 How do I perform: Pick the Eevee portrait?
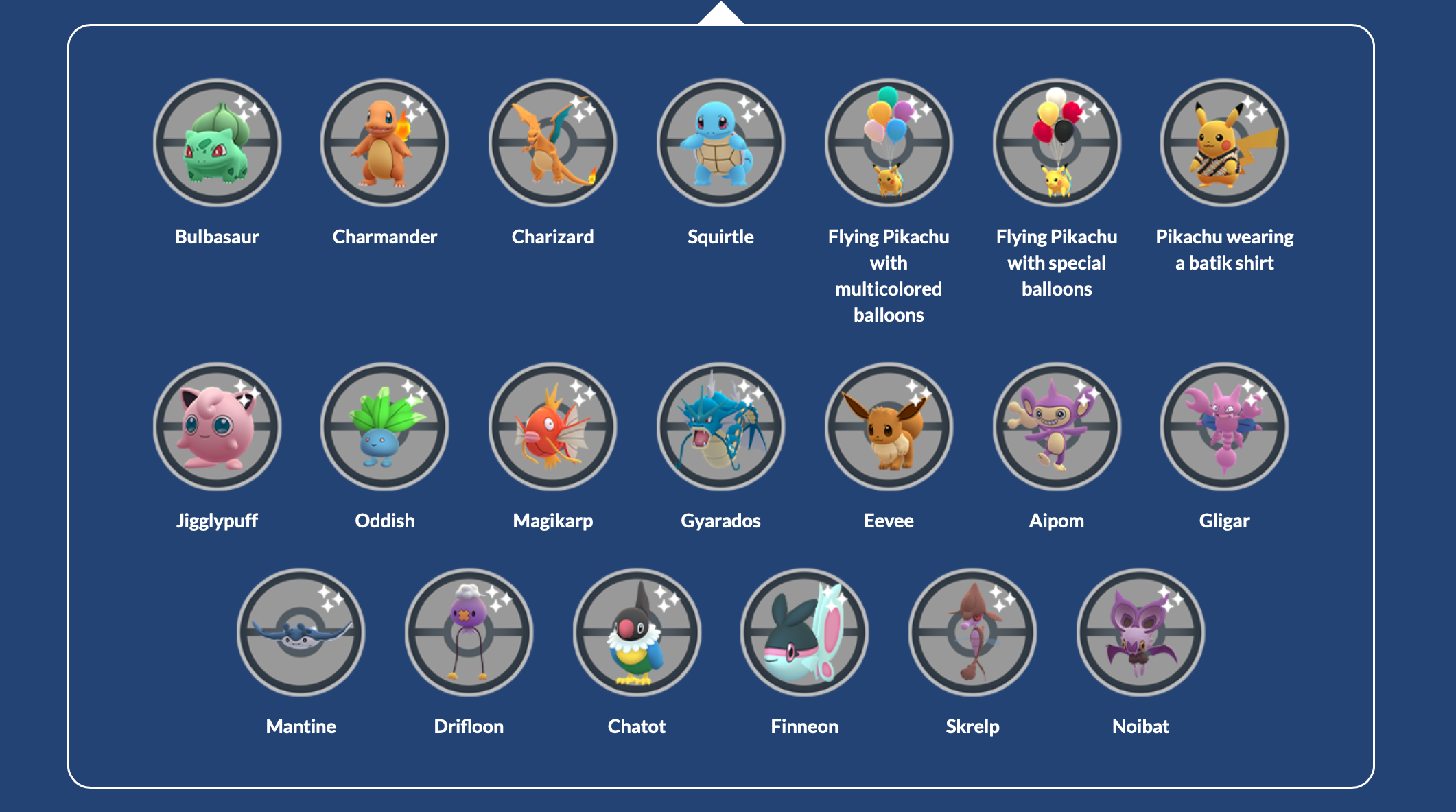pos(889,427)
